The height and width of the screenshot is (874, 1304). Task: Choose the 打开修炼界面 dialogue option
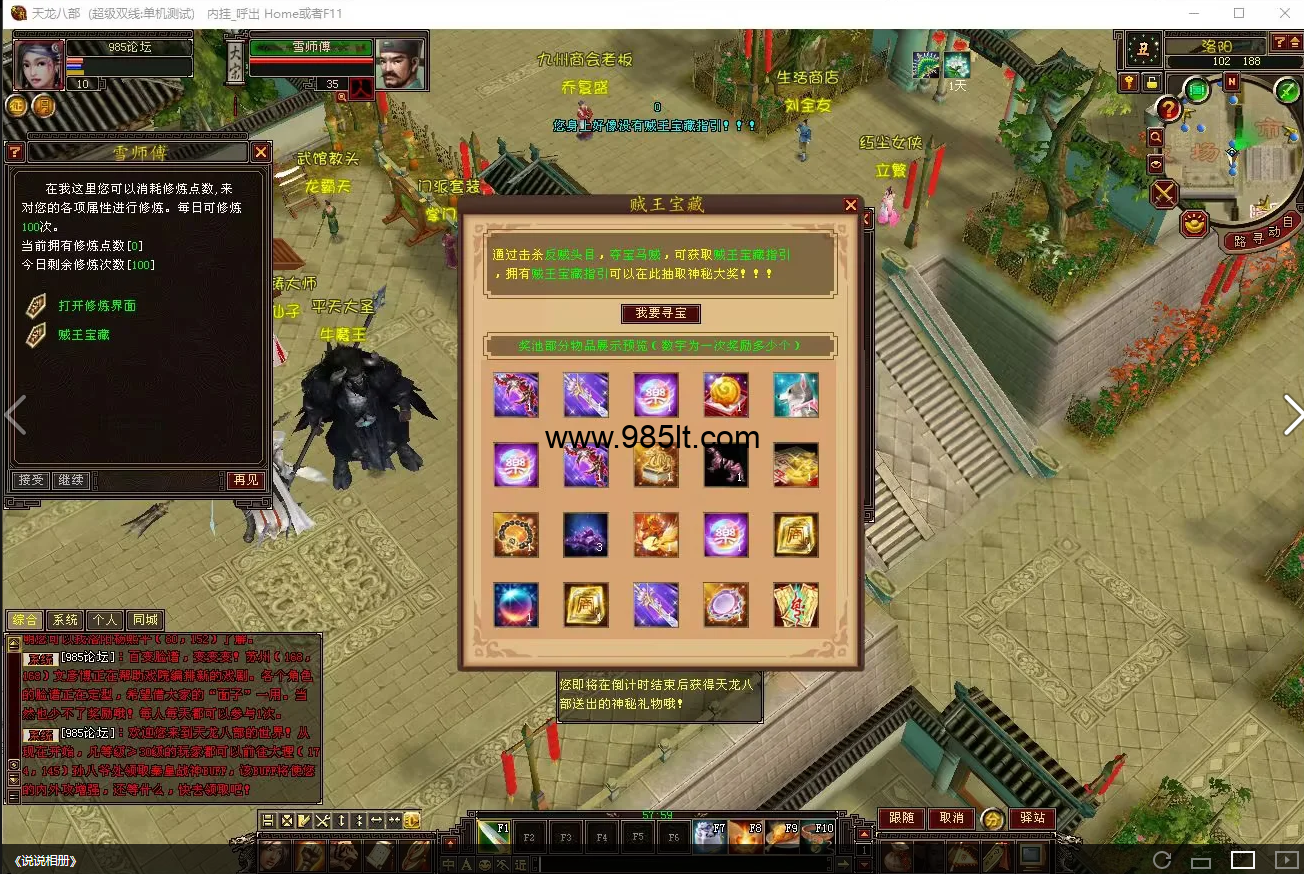[x=96, y=306]
